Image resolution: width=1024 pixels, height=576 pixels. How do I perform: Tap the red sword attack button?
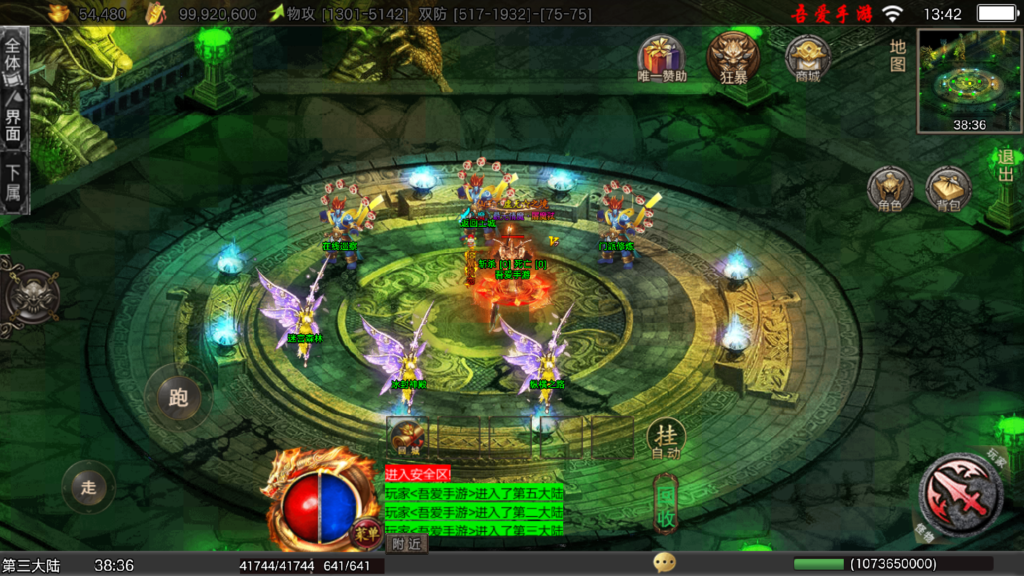tap(960, 494)
